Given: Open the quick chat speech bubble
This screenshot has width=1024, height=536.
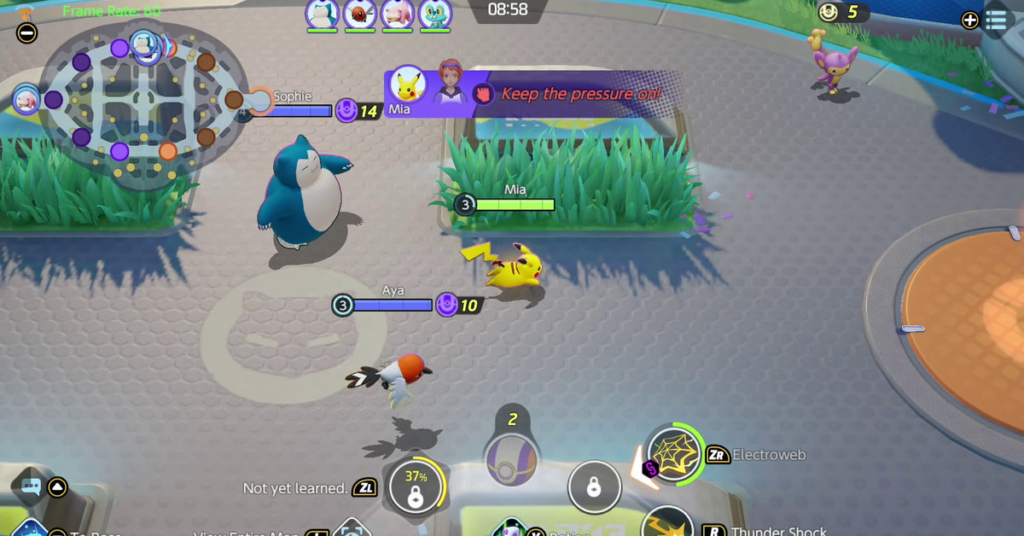Looking at the screenshot, I should click(29, 487).
